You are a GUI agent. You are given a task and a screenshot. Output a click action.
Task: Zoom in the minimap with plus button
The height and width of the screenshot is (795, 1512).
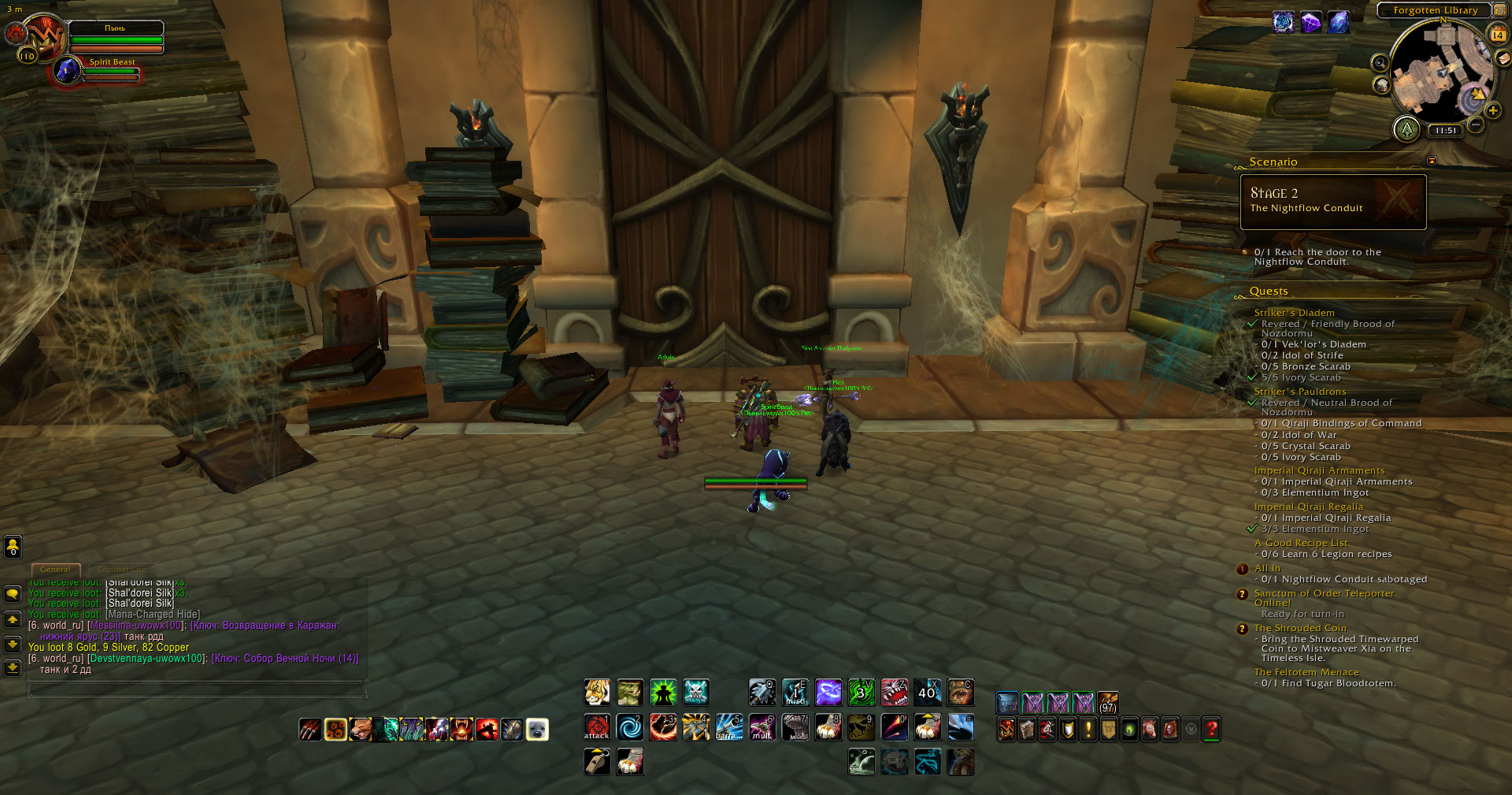pyautogui.click(x=1493, y=111)
